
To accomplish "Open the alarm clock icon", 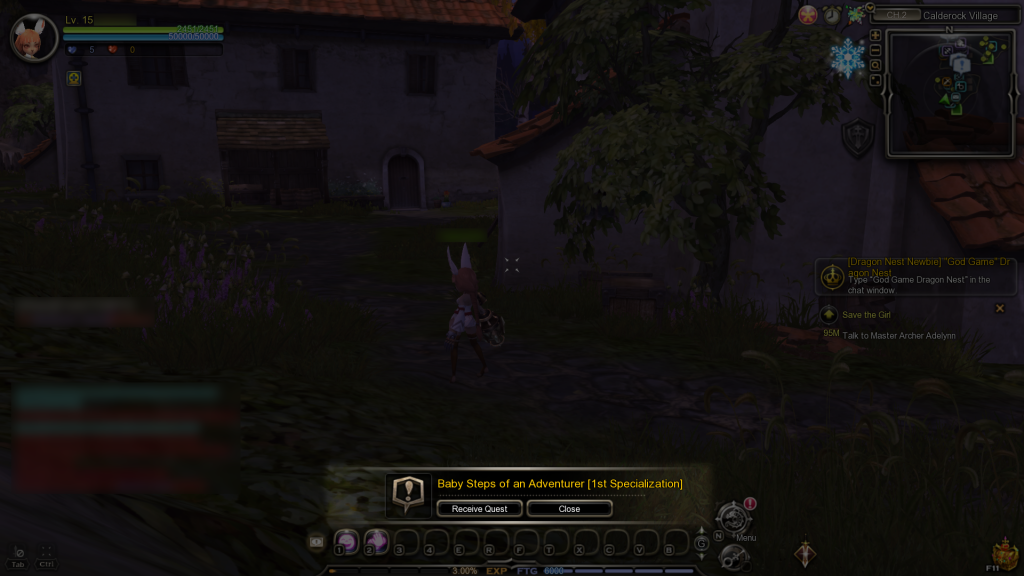I will [832, 15].
